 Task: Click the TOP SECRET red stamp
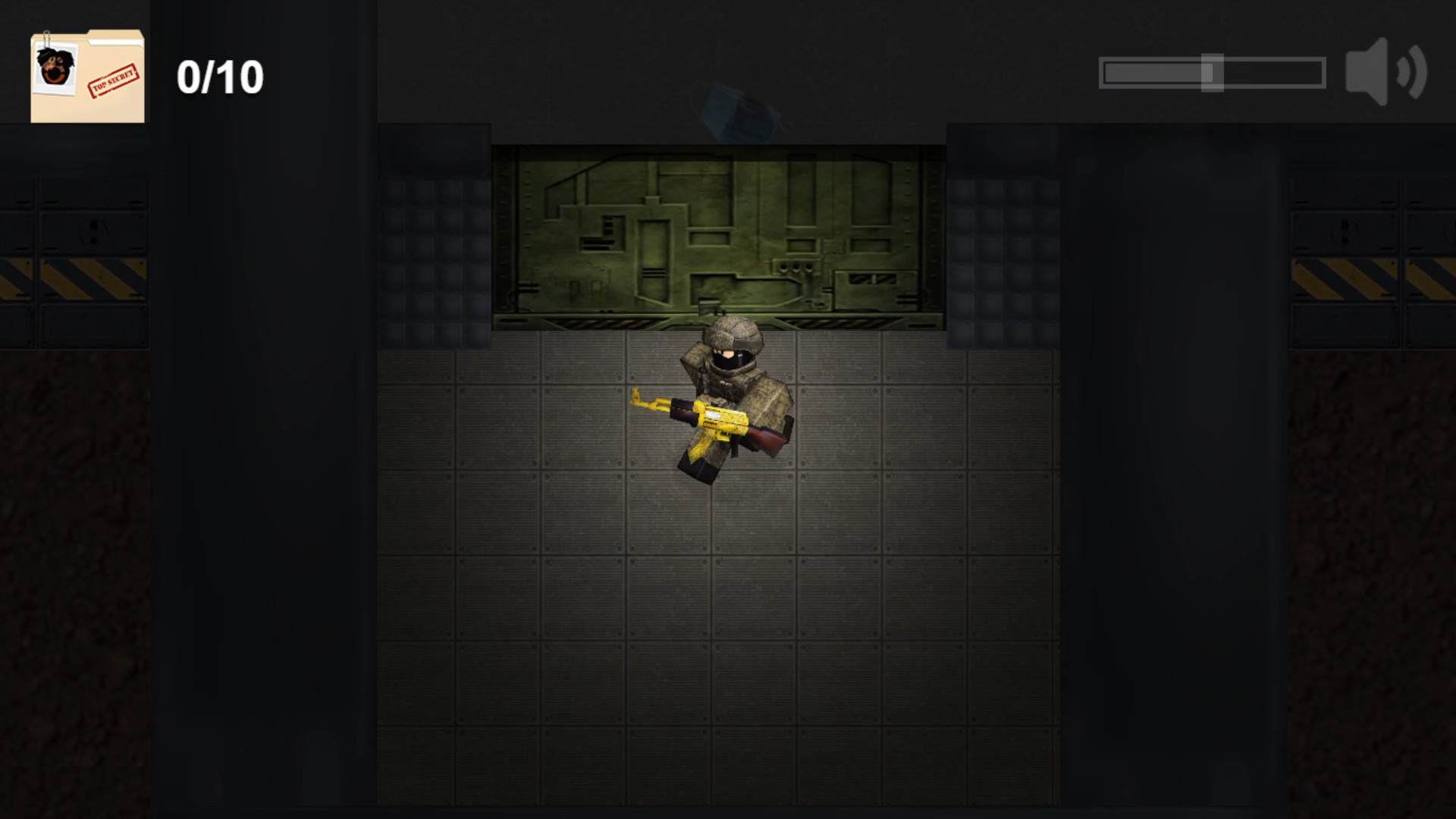coord(114,80)
